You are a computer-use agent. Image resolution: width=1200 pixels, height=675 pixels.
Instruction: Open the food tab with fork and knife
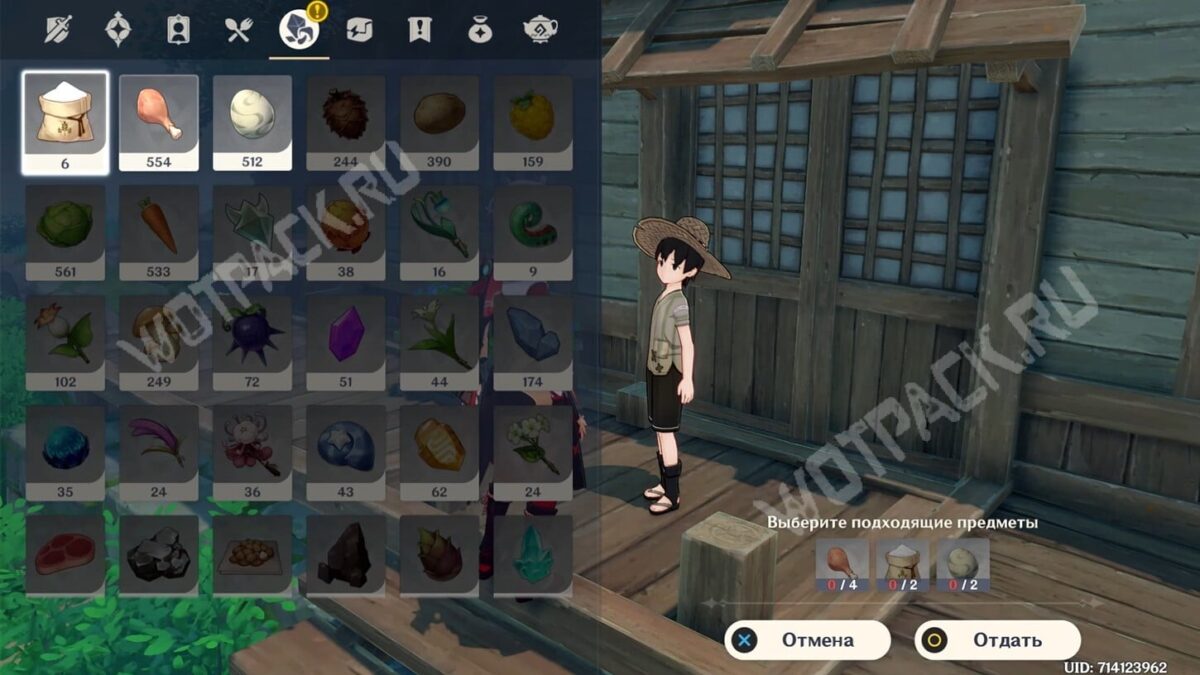tap(239, 30)
